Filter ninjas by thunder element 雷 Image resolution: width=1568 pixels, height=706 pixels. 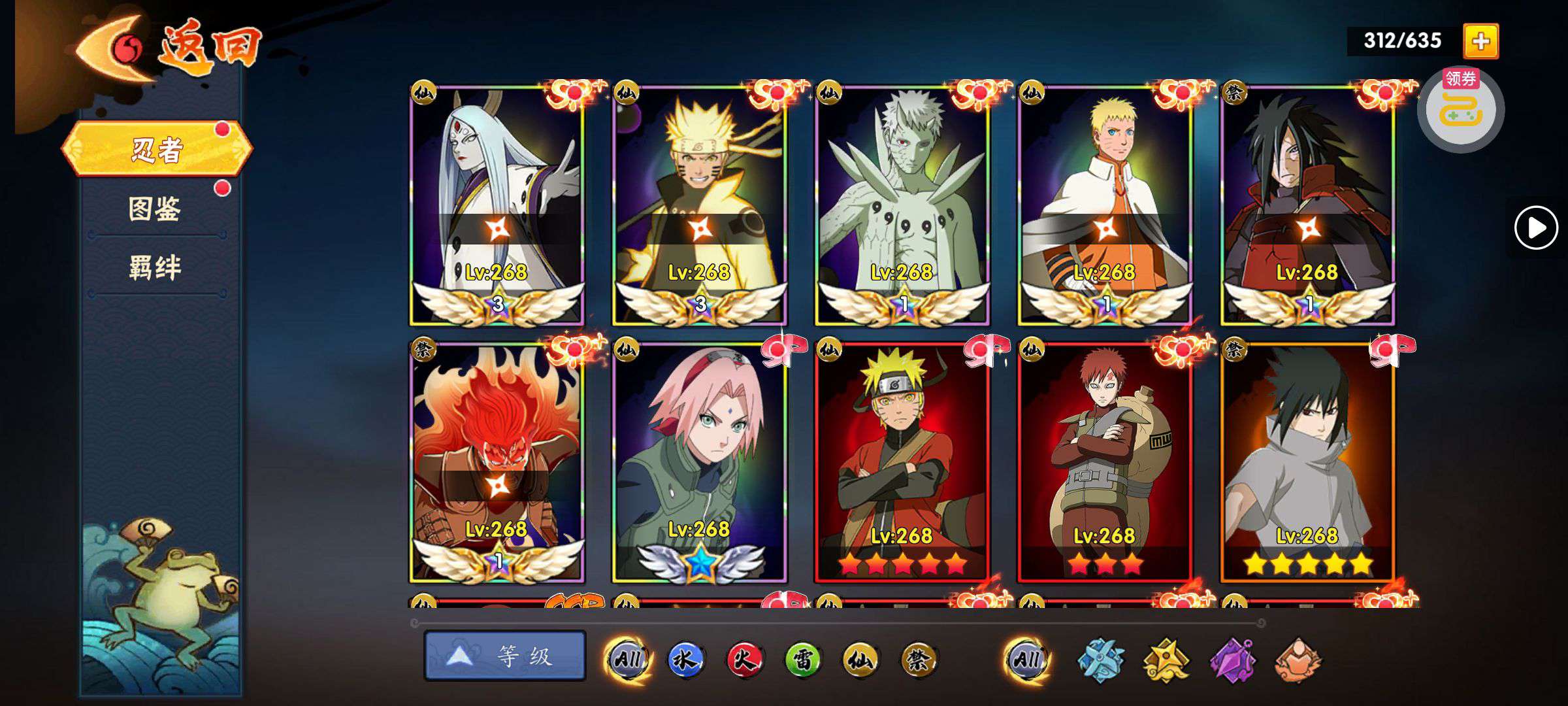click(x=802, y=660)
